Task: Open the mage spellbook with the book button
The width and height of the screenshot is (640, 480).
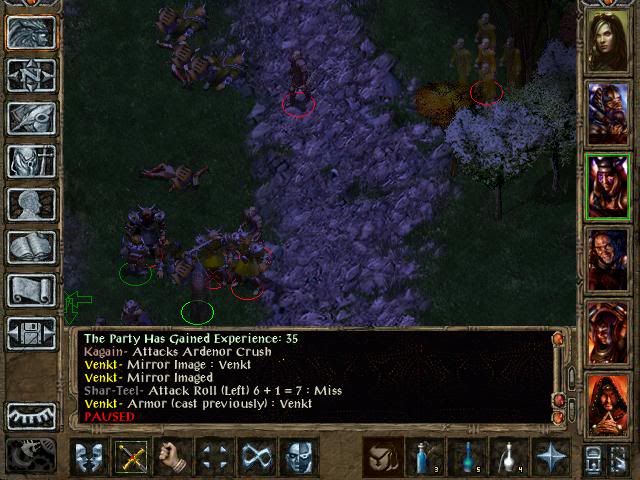Action: 31,247
